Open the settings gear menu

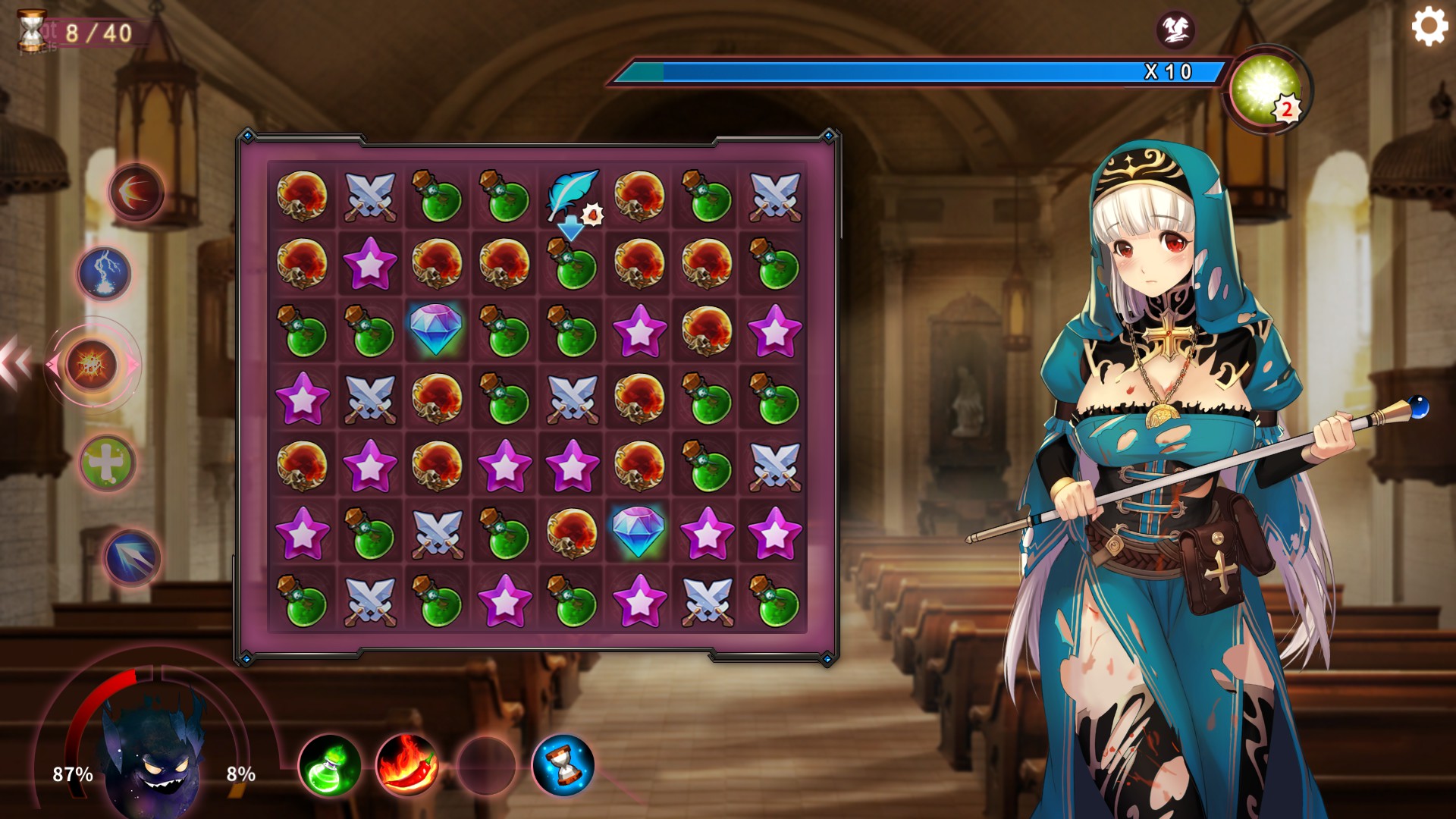pyautogui.click(x=1429, y=27)
